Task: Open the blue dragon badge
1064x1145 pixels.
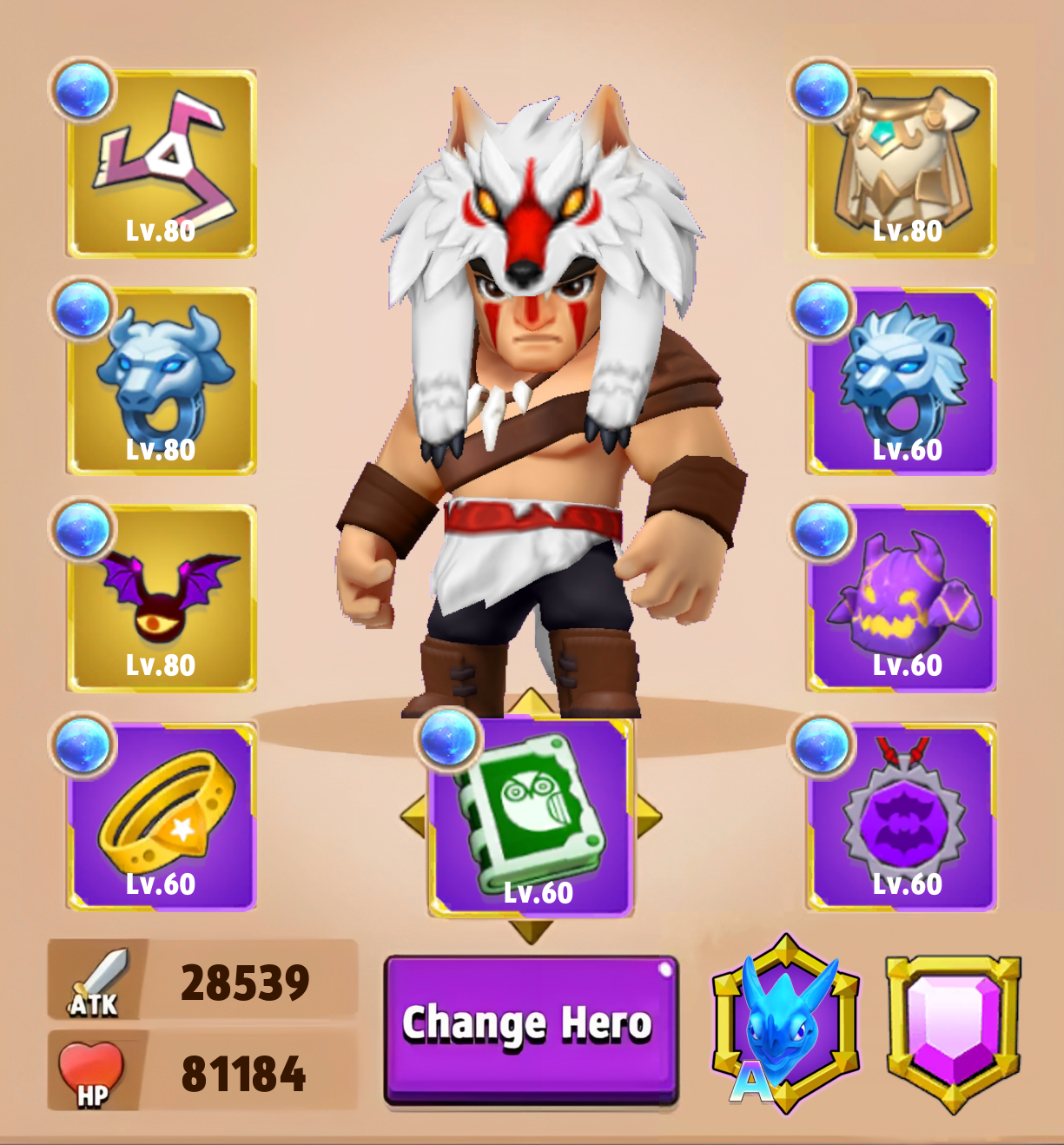Action: (785, 1025)
